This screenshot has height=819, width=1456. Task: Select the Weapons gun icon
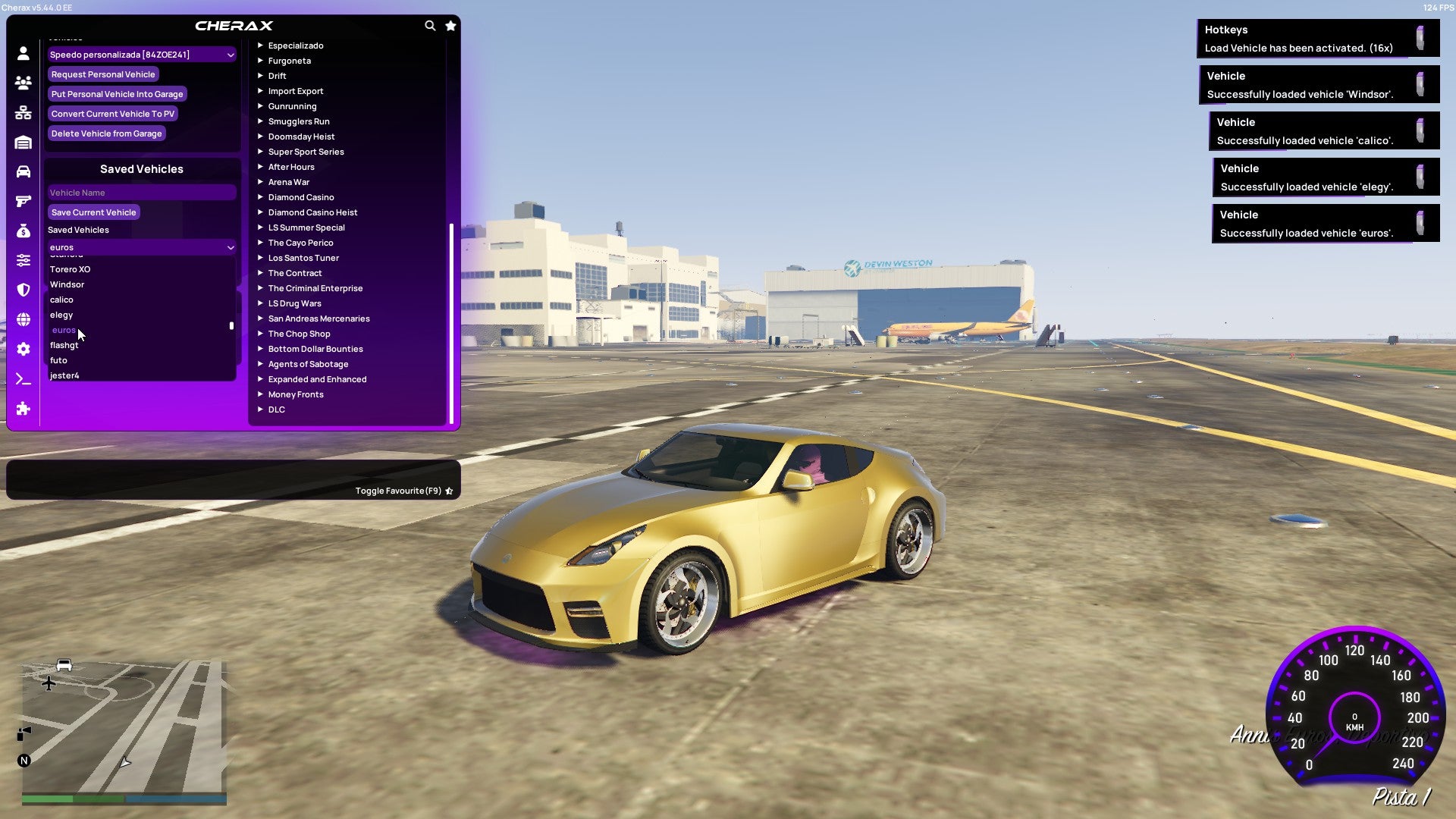pos(23,200)
